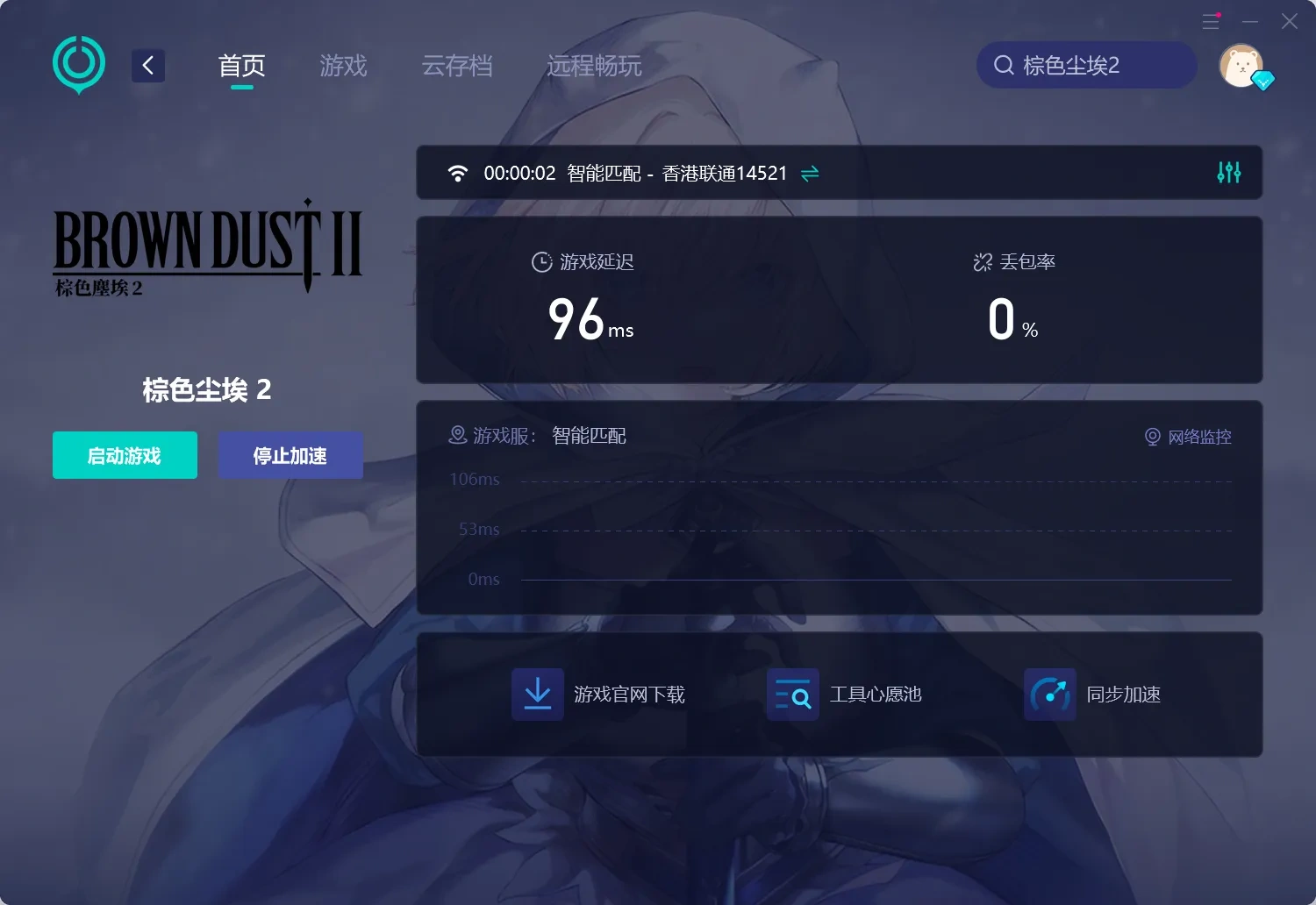The width and height of the screenshot is (1316, 905).
Task: Switch to the 云存档 tab
Action: [457, 66]
